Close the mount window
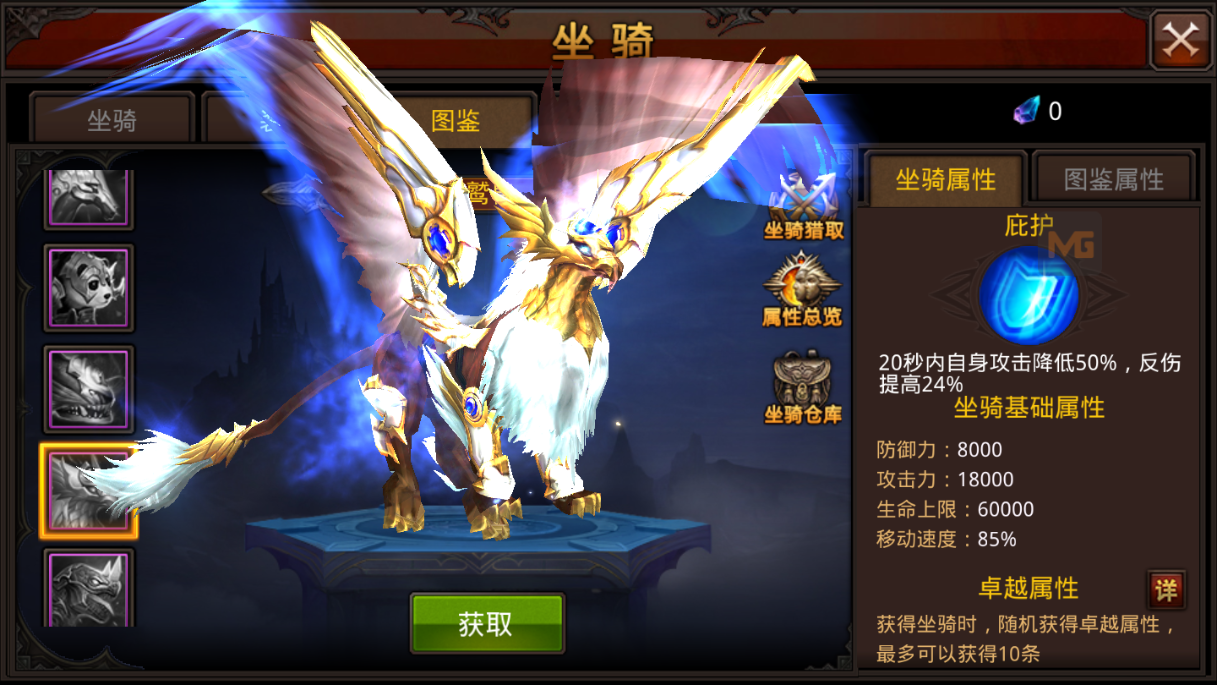 pos(1180,40)
